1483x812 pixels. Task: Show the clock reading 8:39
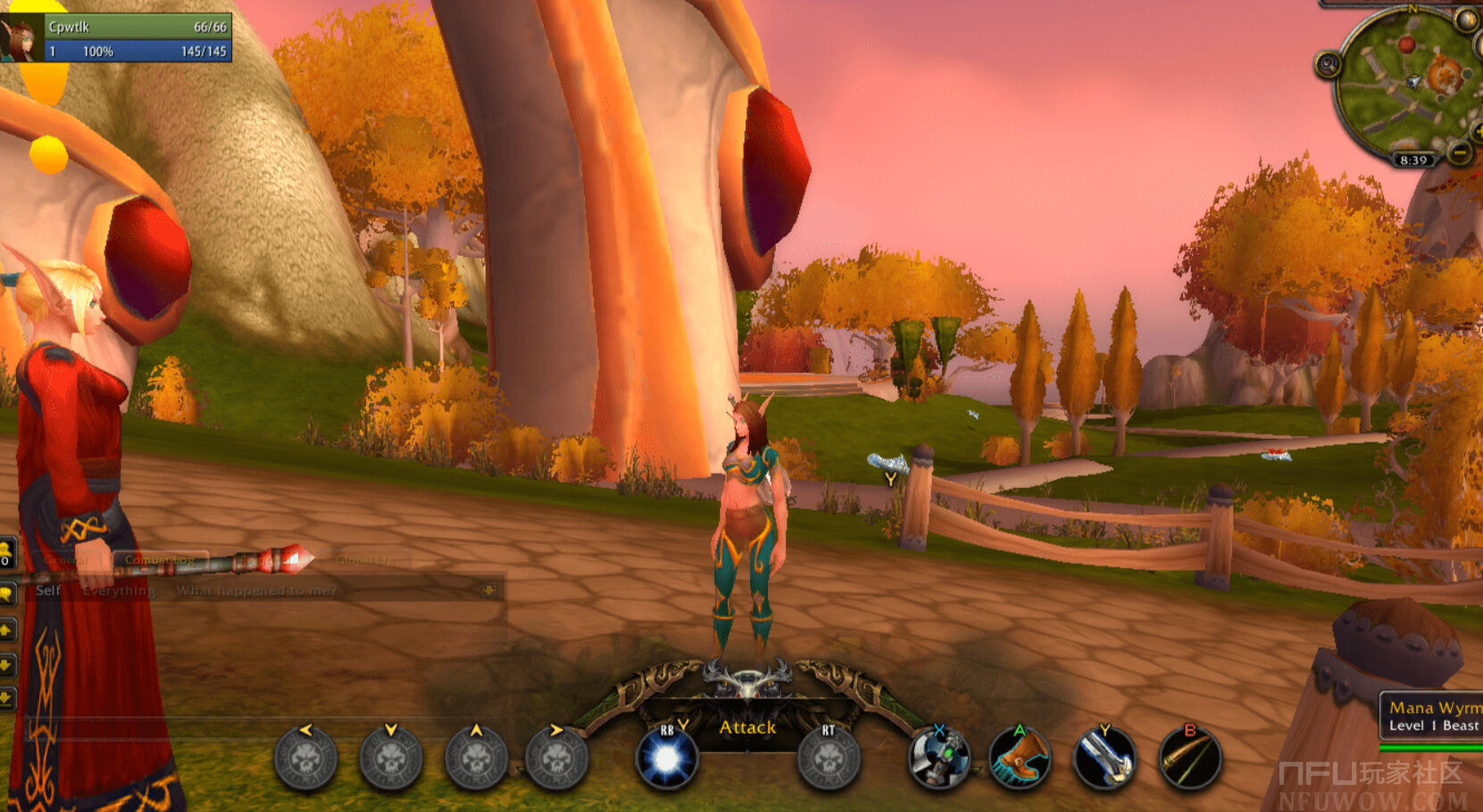1413,161
